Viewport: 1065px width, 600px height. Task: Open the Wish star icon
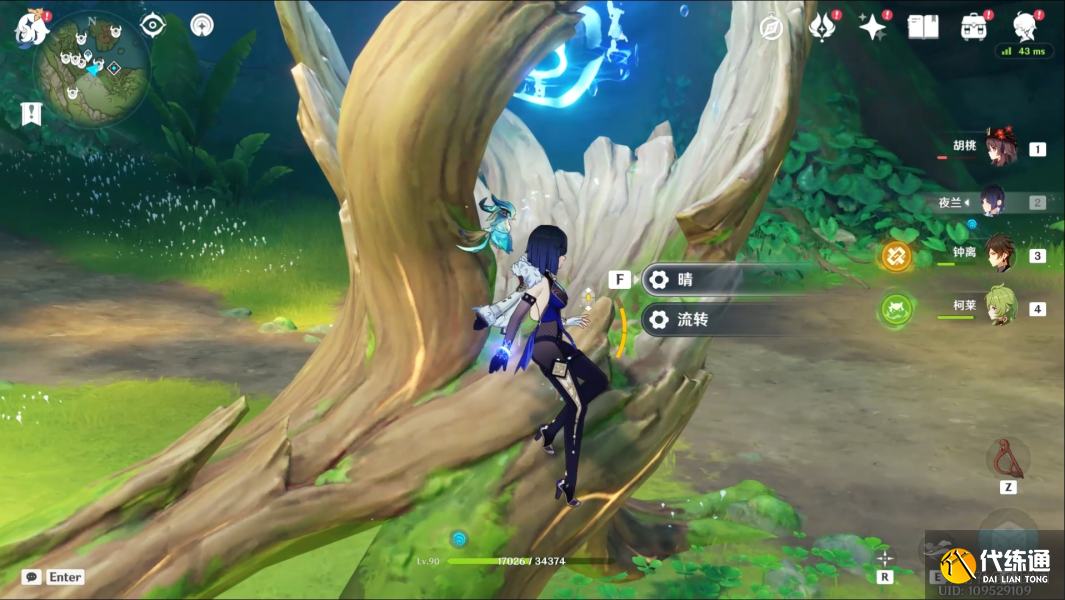click(873, 27)
